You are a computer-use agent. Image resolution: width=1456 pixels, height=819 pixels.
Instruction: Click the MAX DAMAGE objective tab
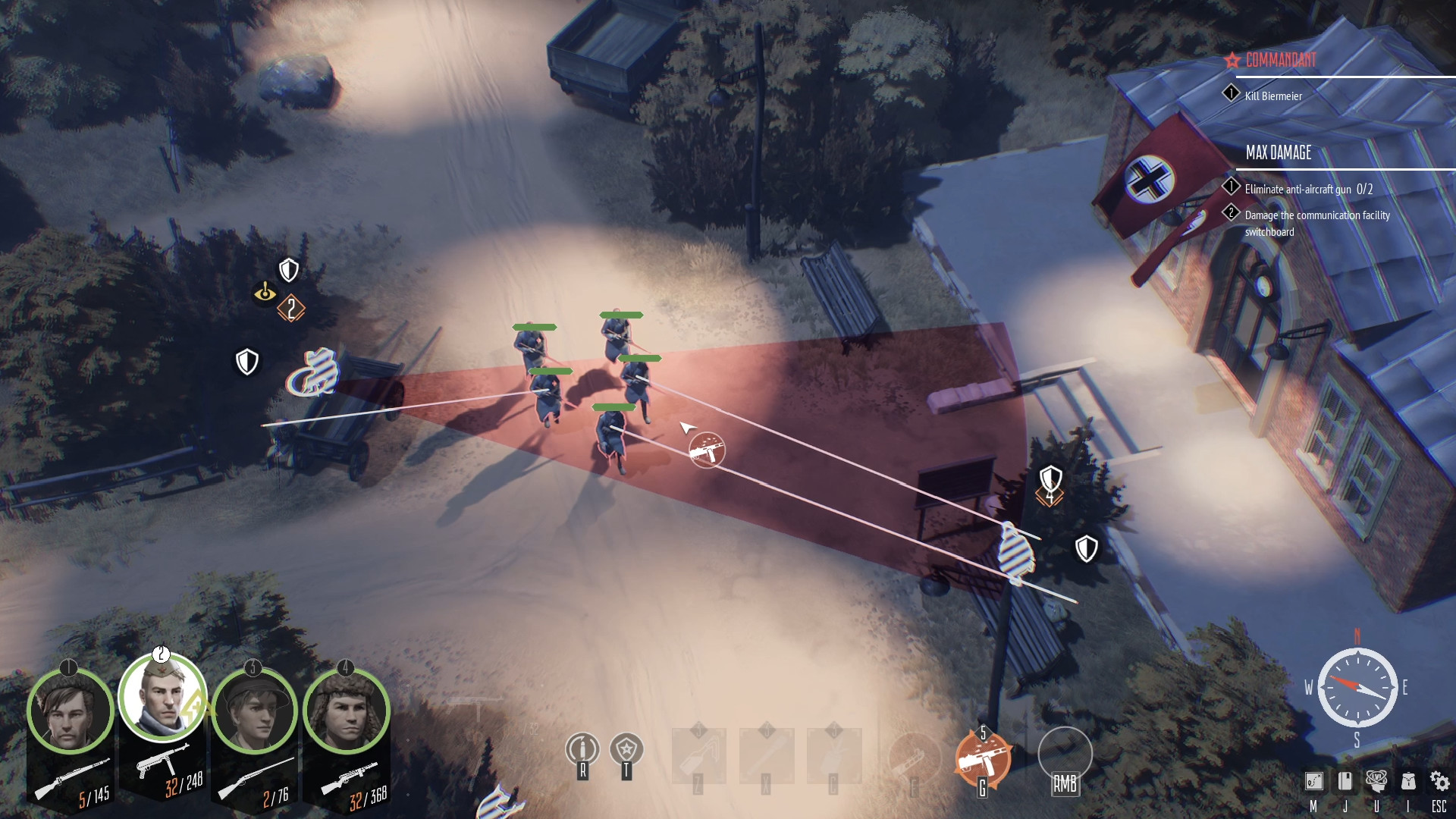pyautogui.click(x=1278, y=153)
